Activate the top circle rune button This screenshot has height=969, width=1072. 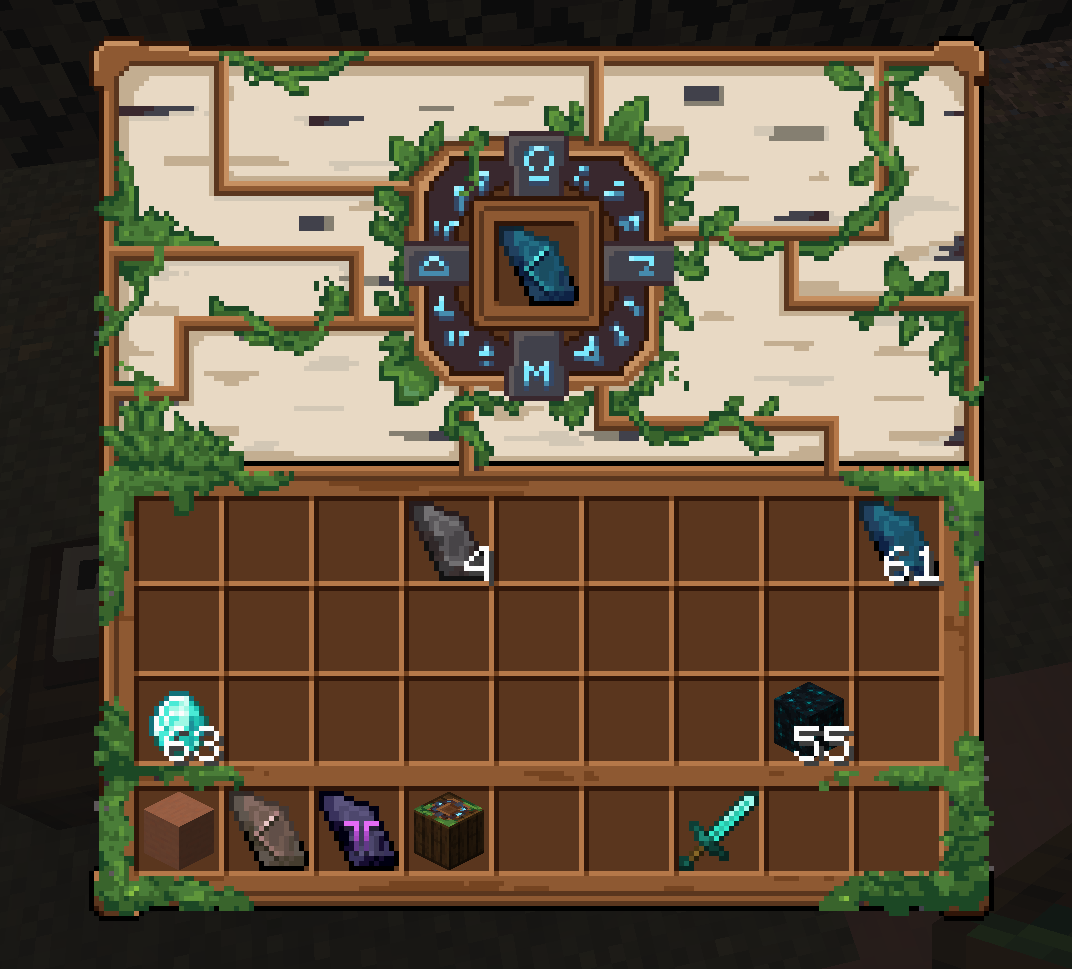(x=538, y=160)
